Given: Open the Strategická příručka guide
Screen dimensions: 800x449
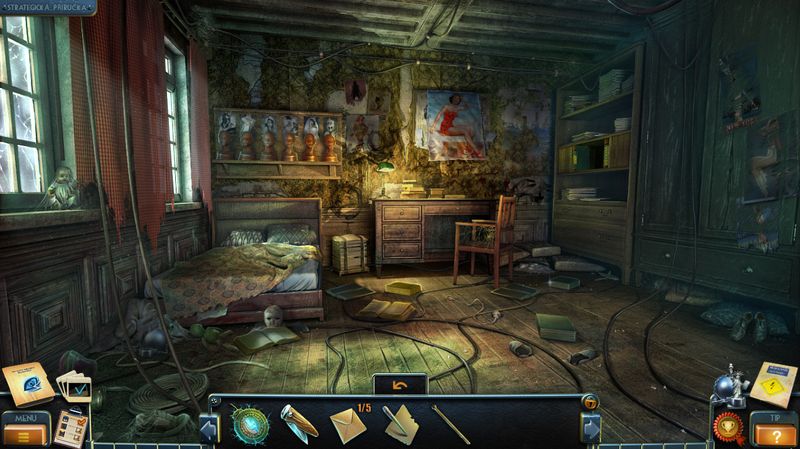Looking at the screenshot, I should (46, 6).
